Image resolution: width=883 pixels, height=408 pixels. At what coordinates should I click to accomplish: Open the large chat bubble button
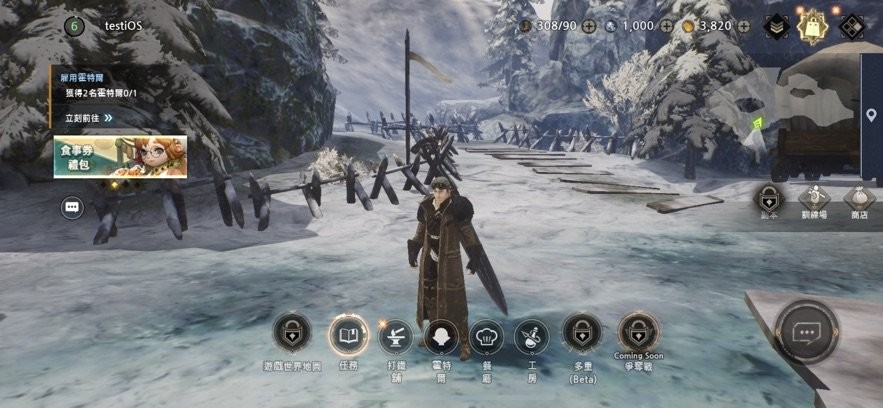coord(806,333)
